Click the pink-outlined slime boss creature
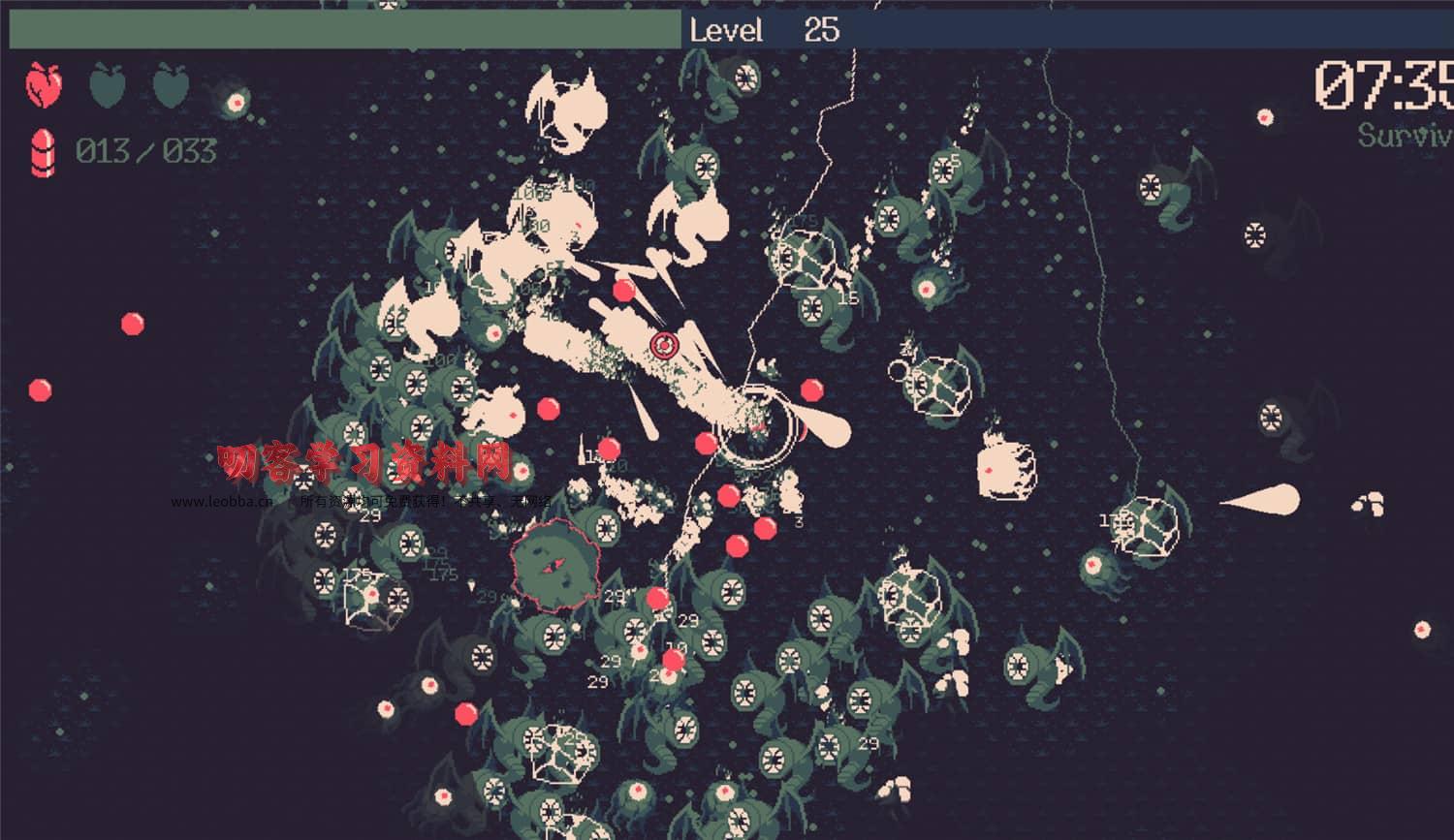Screen dimensions: 1454x840 pyautogui.click(x=553, y=564)
